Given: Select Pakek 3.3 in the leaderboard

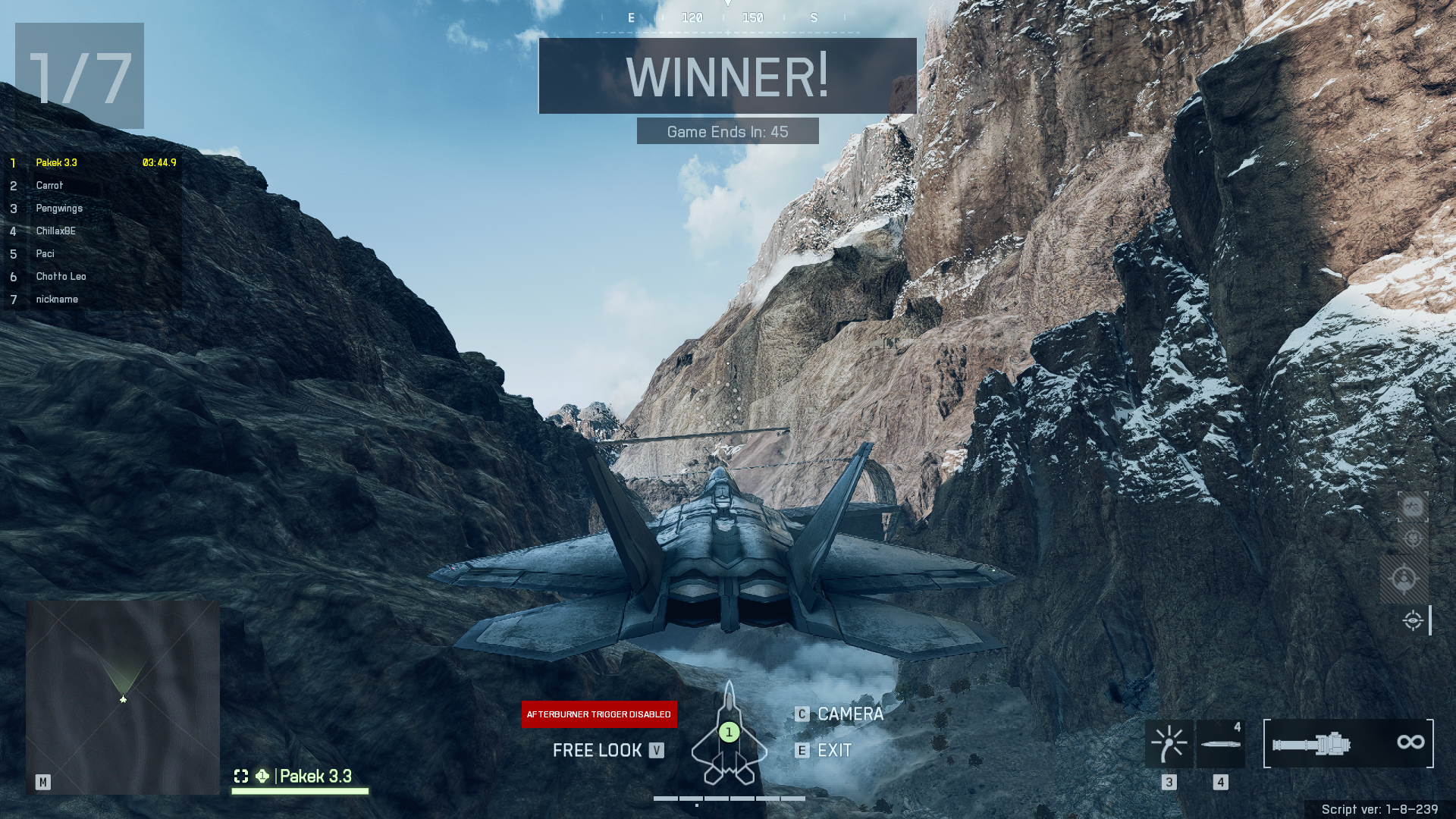Looking at the screenshot, I should coord(57,163).
